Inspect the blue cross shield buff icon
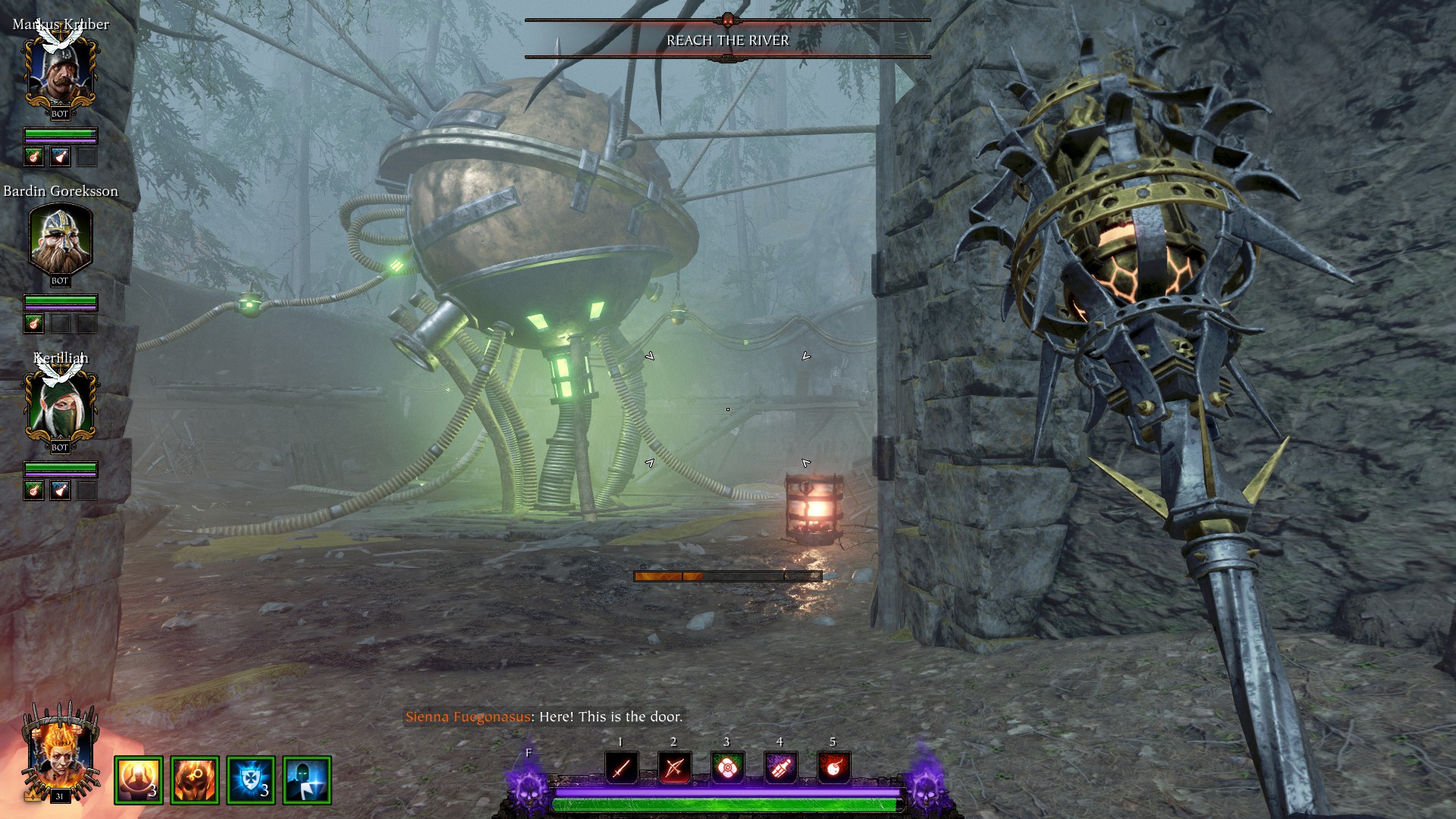The width and height of the screenshot is (1456, 819). [x=251, y=780]
